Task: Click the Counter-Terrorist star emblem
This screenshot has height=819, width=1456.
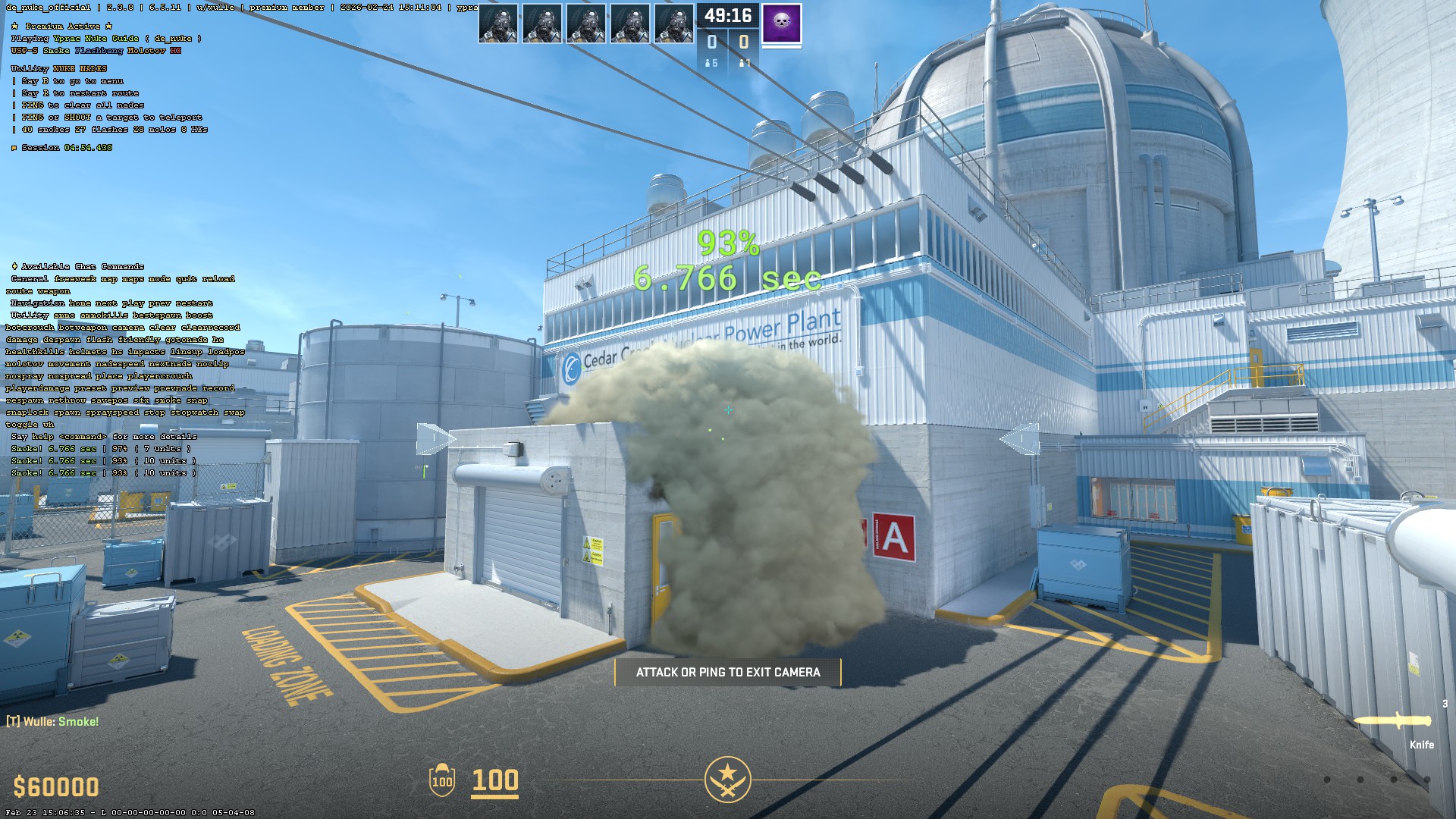Action: click(x=727, y=779)
